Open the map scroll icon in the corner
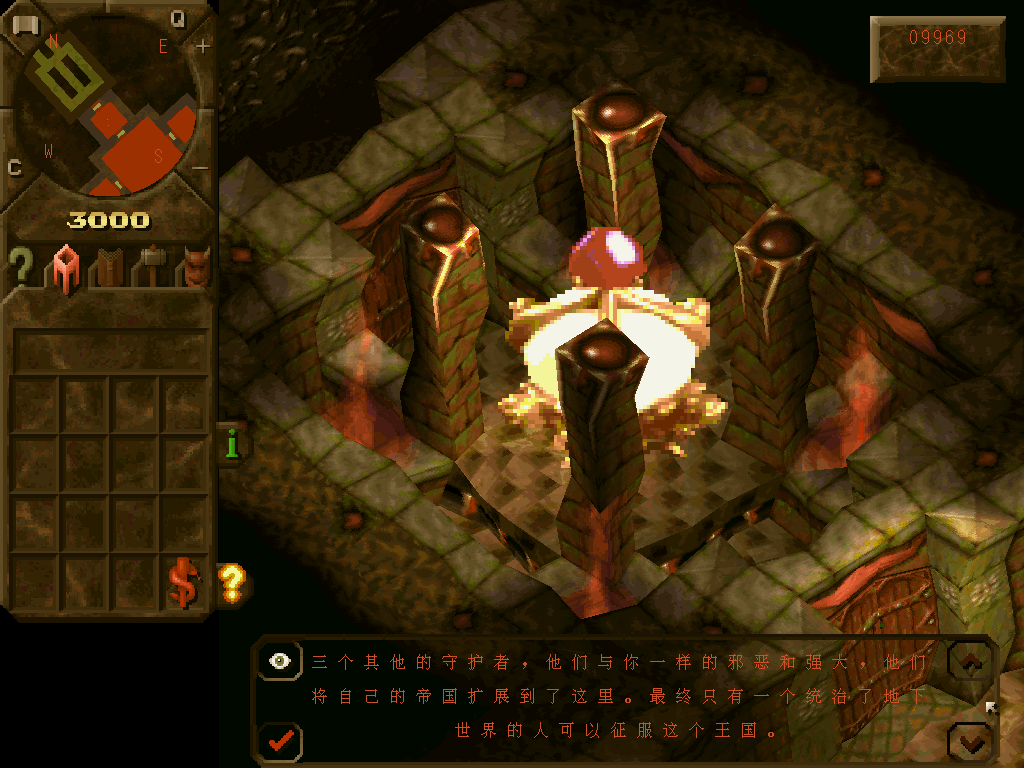1024x768 pixels. click(26, 24)
